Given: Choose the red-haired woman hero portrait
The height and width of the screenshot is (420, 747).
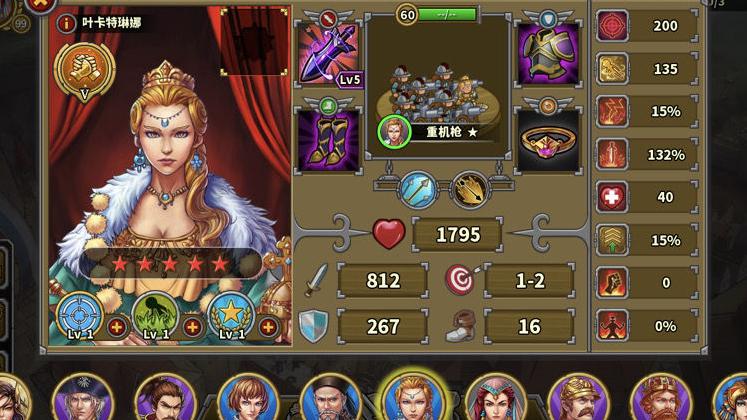Looking at the screenshot, I should click(246, 398).
